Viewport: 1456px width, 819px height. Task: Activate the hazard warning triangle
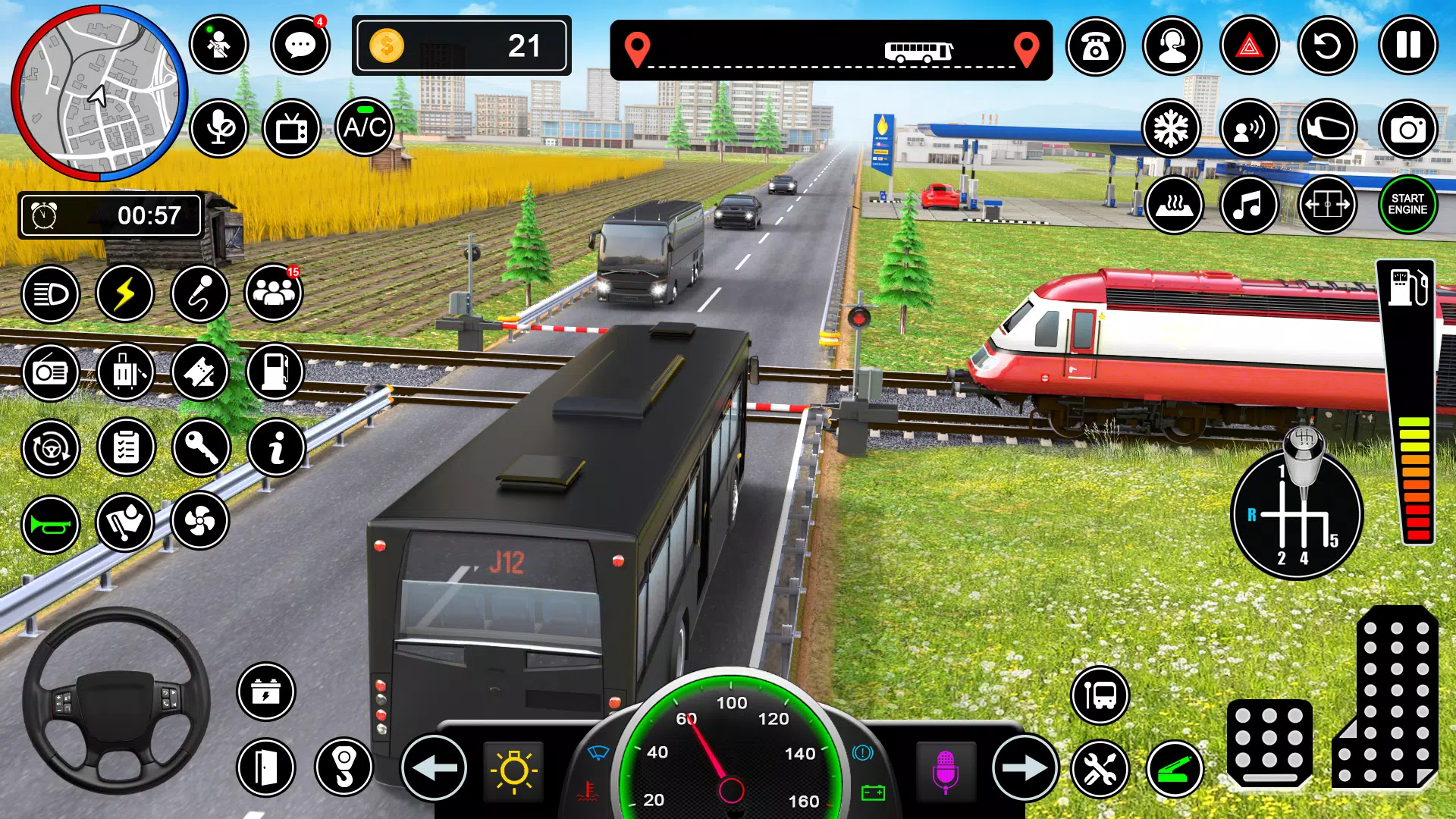coord(1249,46)
